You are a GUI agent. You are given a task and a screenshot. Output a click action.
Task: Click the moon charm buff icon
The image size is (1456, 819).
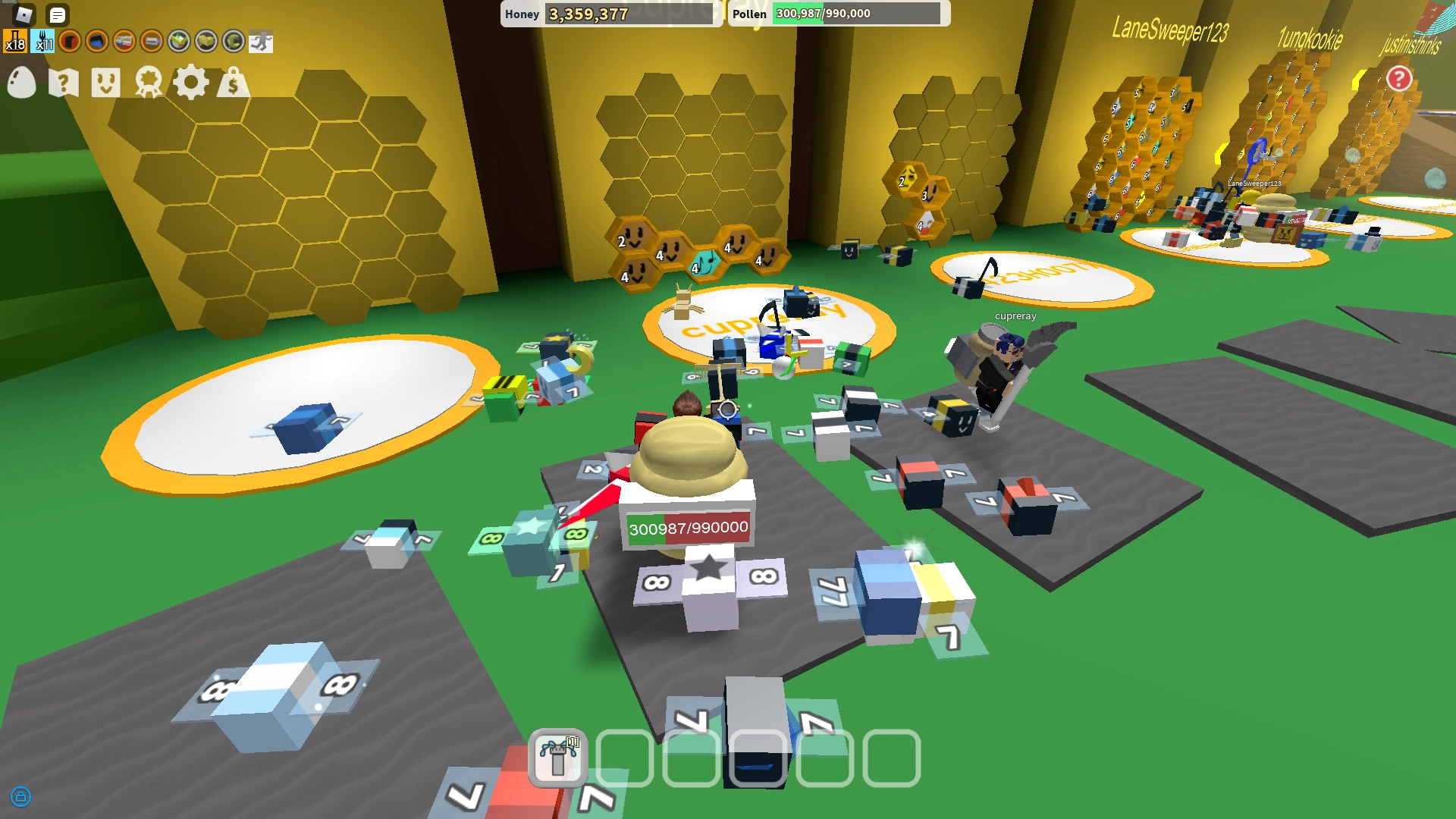(x=232, y=40)
